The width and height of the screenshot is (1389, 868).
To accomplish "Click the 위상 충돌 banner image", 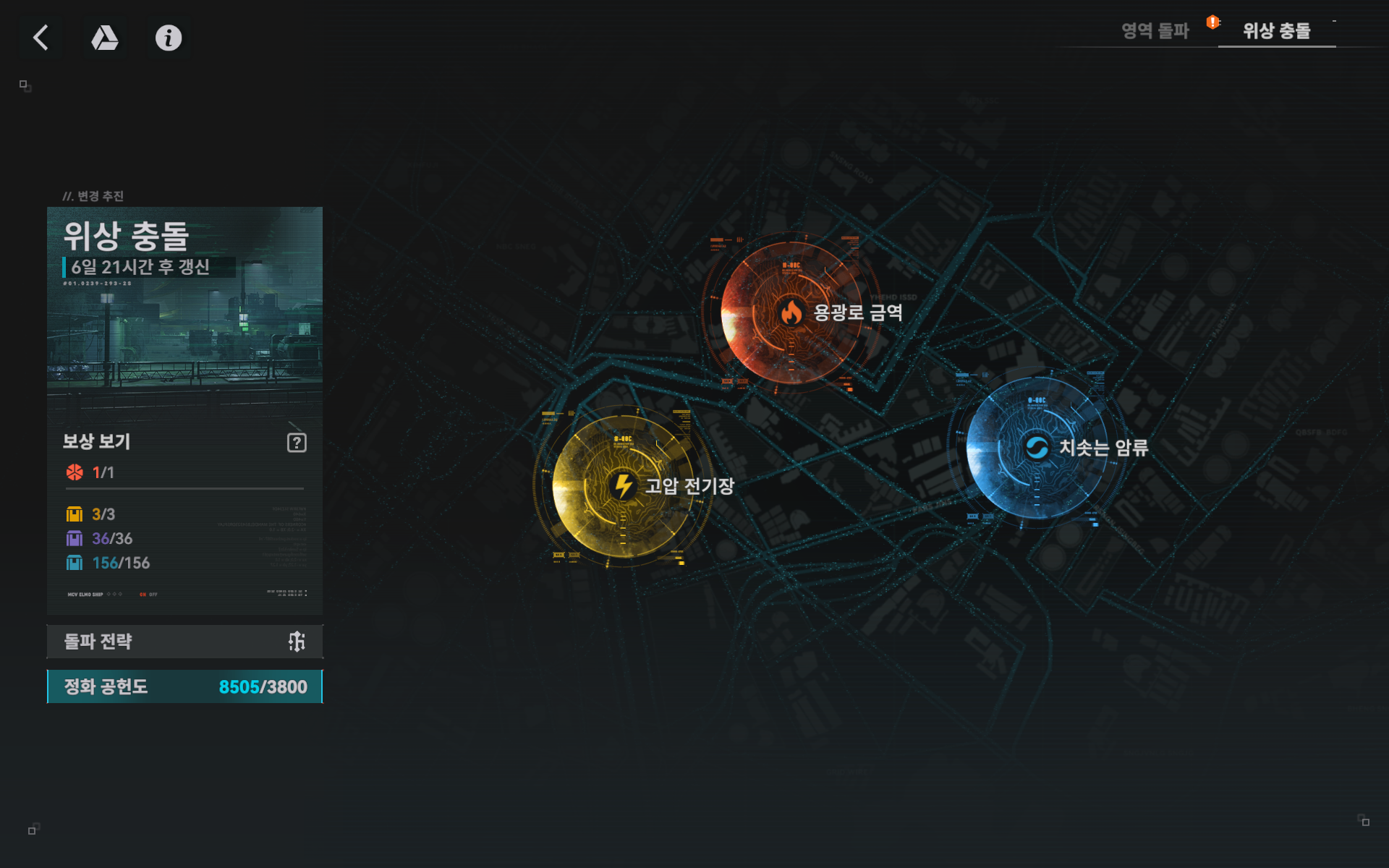I will 184,311.
